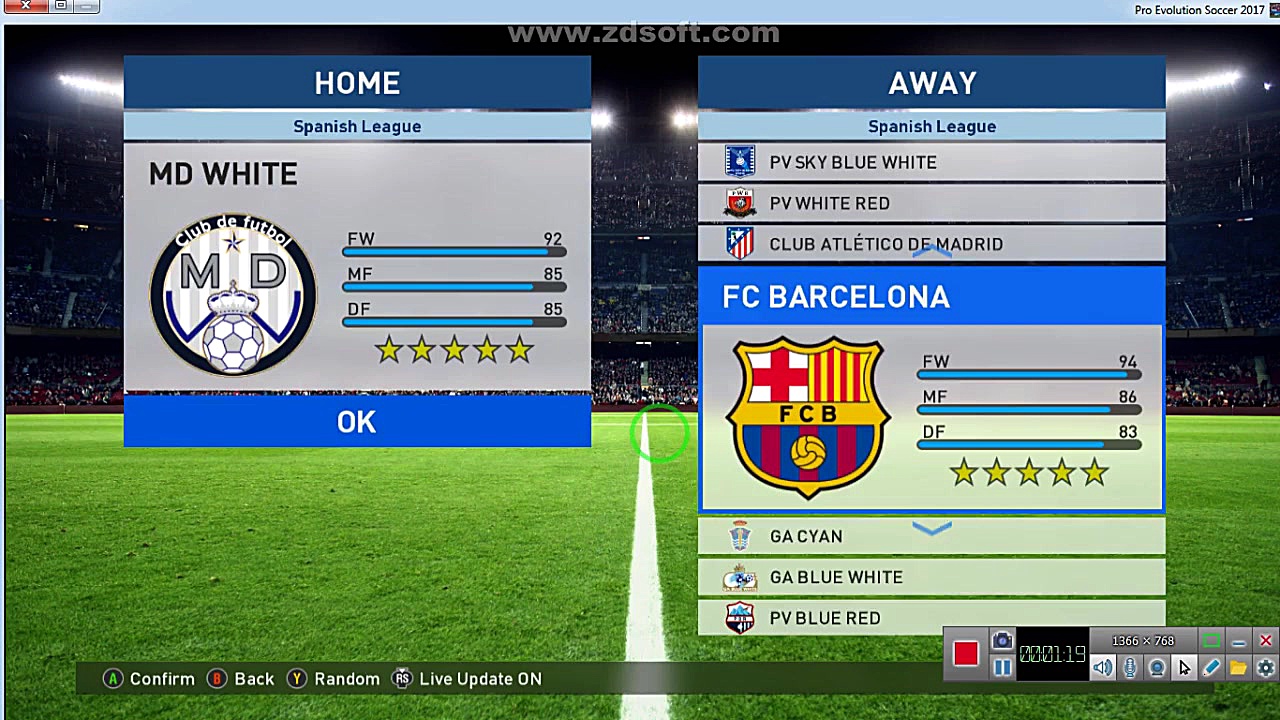
Task: Select the highlighted FC Barcelona team panel
Action: [x=931, y=390]
